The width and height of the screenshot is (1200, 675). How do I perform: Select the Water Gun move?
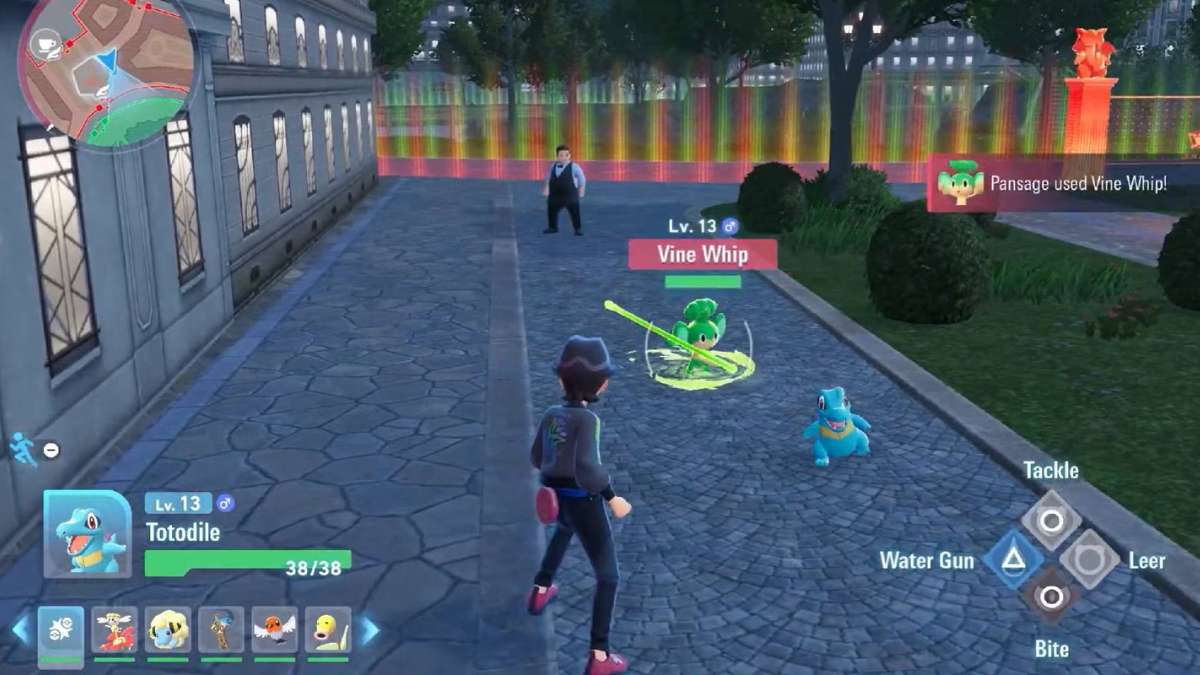1013,559
